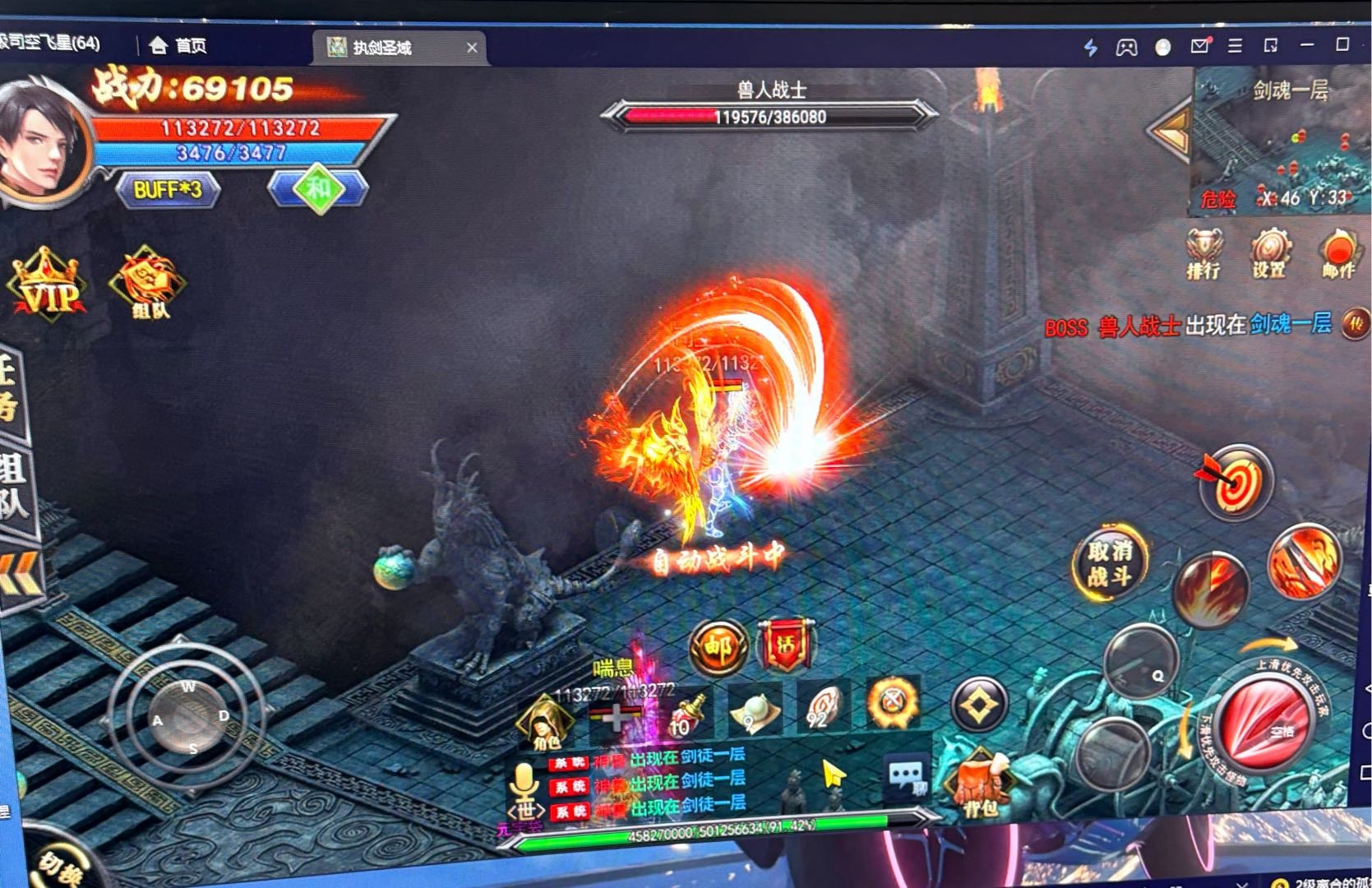
Task: Select the target lock bullseye icon
Action: 1235,483
